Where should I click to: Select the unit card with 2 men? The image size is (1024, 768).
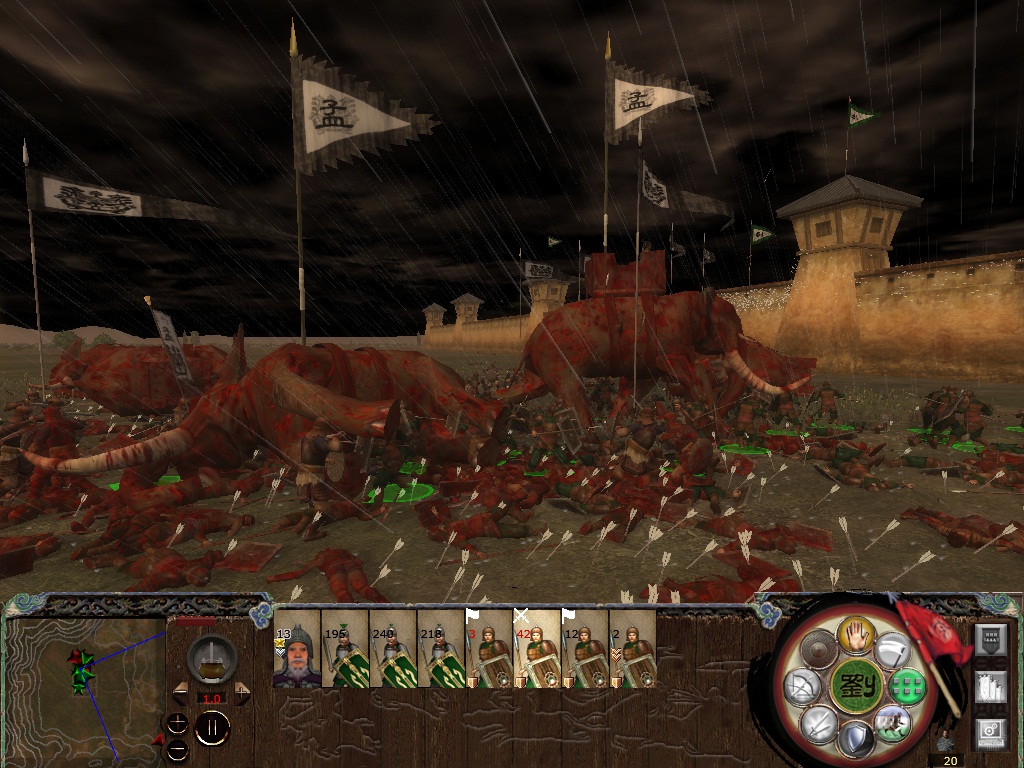632,649
